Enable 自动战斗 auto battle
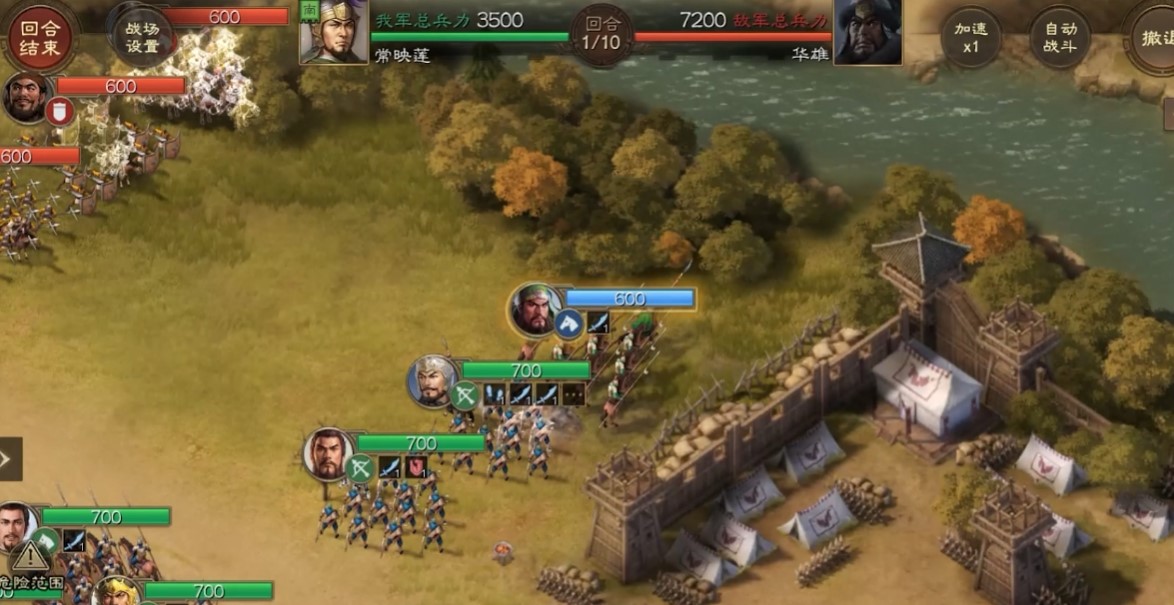The height and width of the screenshot is (605, 1174). (1060, 37)
